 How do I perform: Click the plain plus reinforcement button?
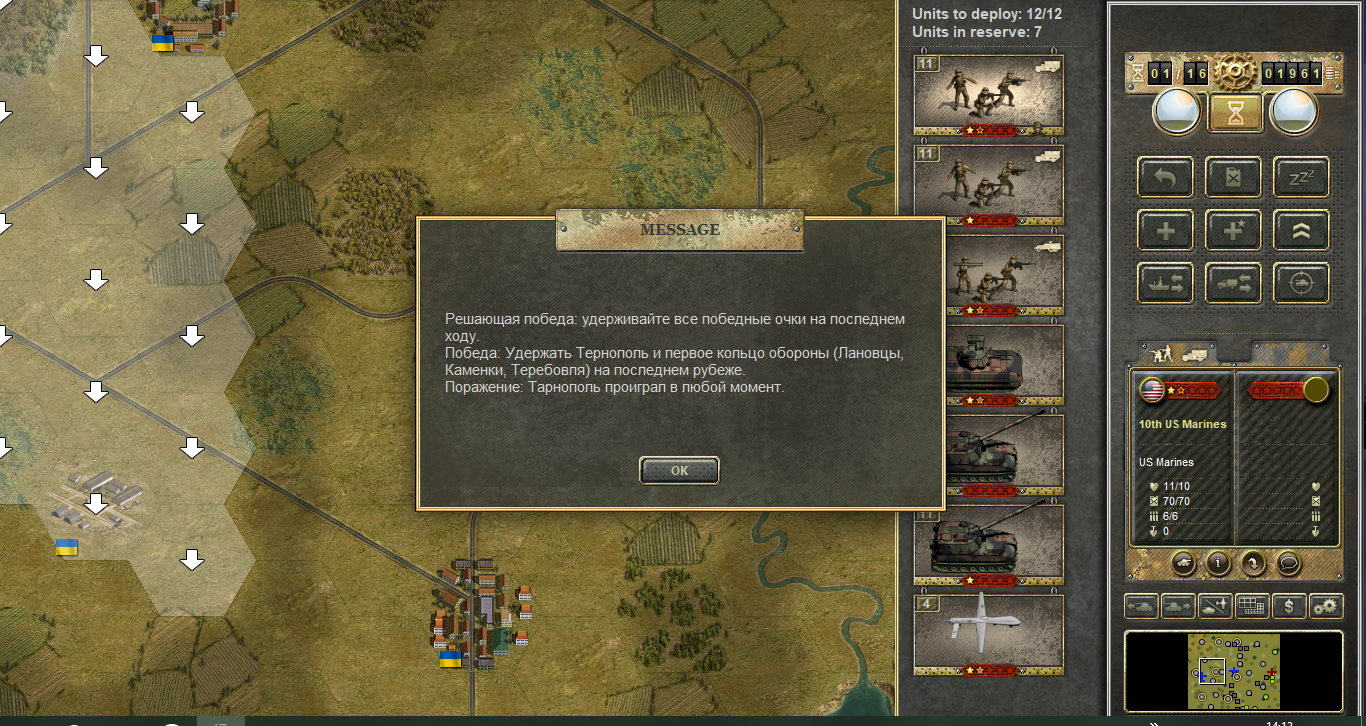coord(1165,230)
